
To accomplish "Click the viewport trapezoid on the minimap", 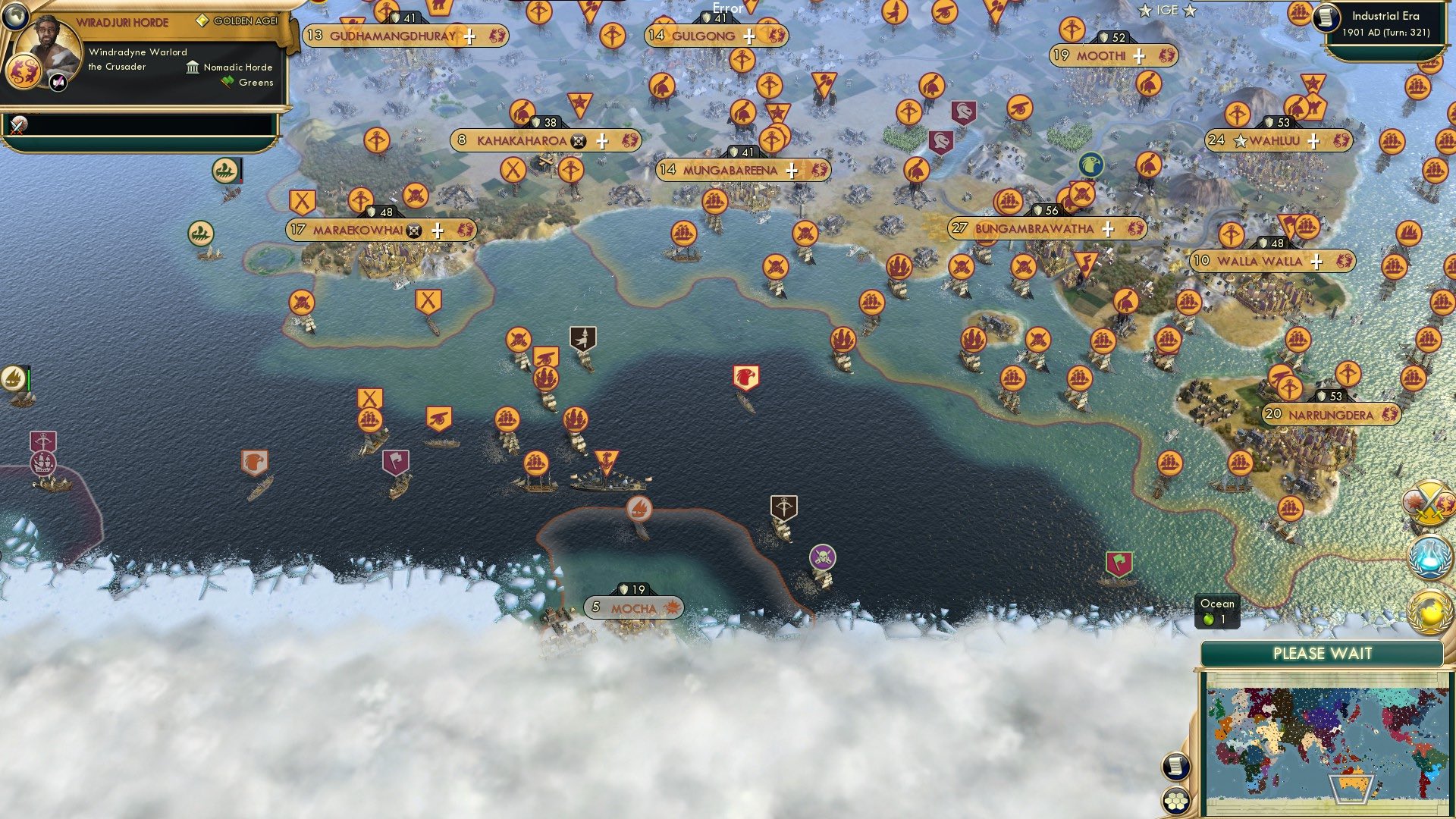I will [x=1352, y=789].
